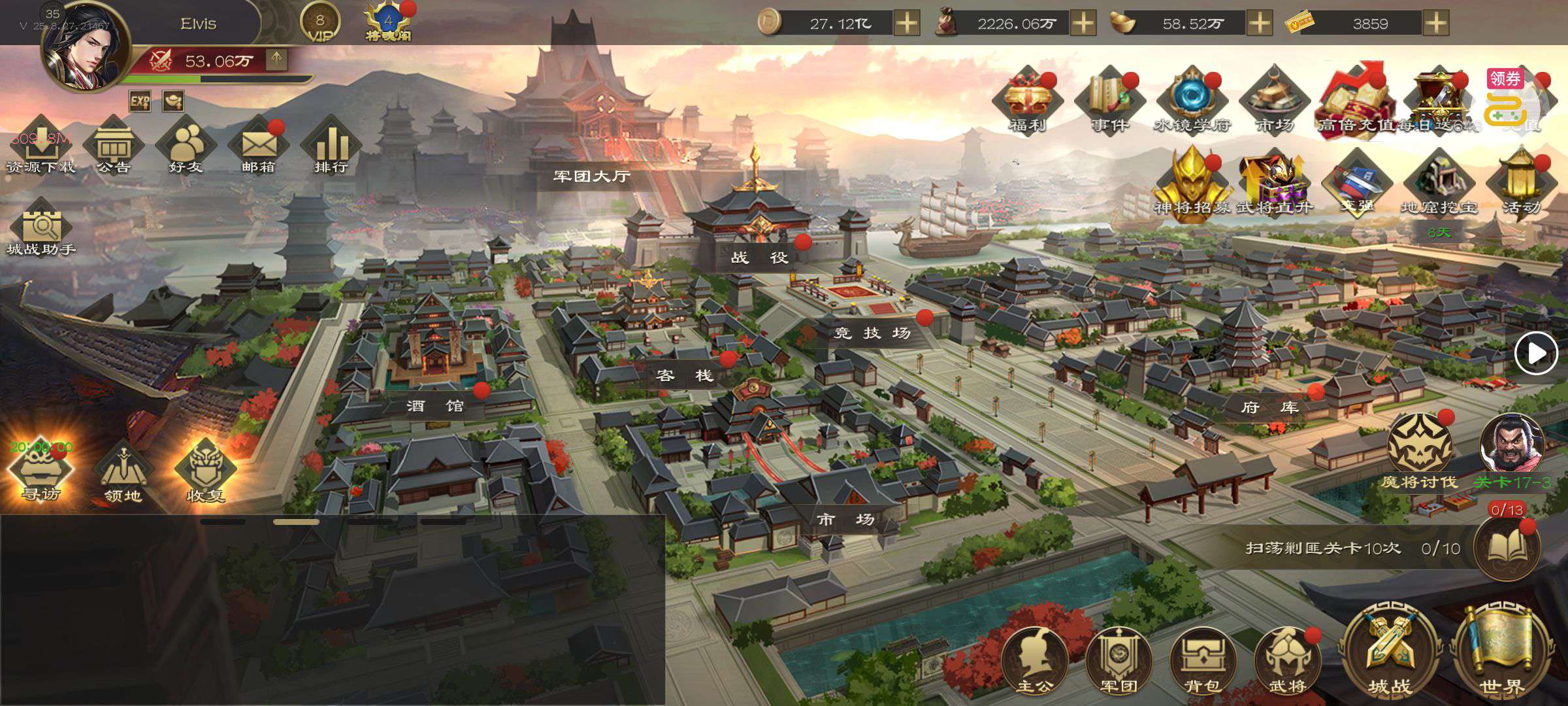Go to the 世界 world map
The height and width of the screenshot is (706, 1568).
tap(1501, 654)
